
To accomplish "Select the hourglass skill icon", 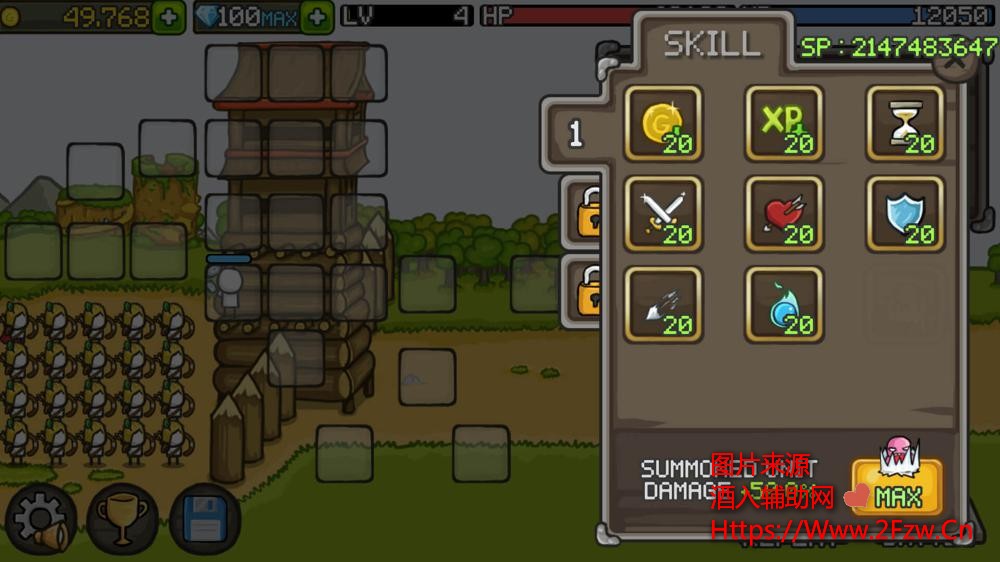I will (x=905, y=124).
